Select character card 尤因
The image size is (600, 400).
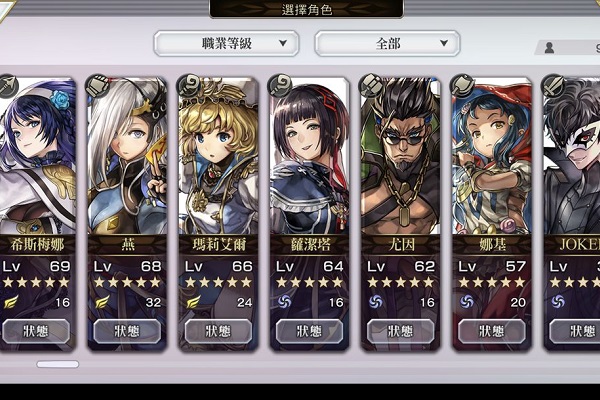(401, 160)
